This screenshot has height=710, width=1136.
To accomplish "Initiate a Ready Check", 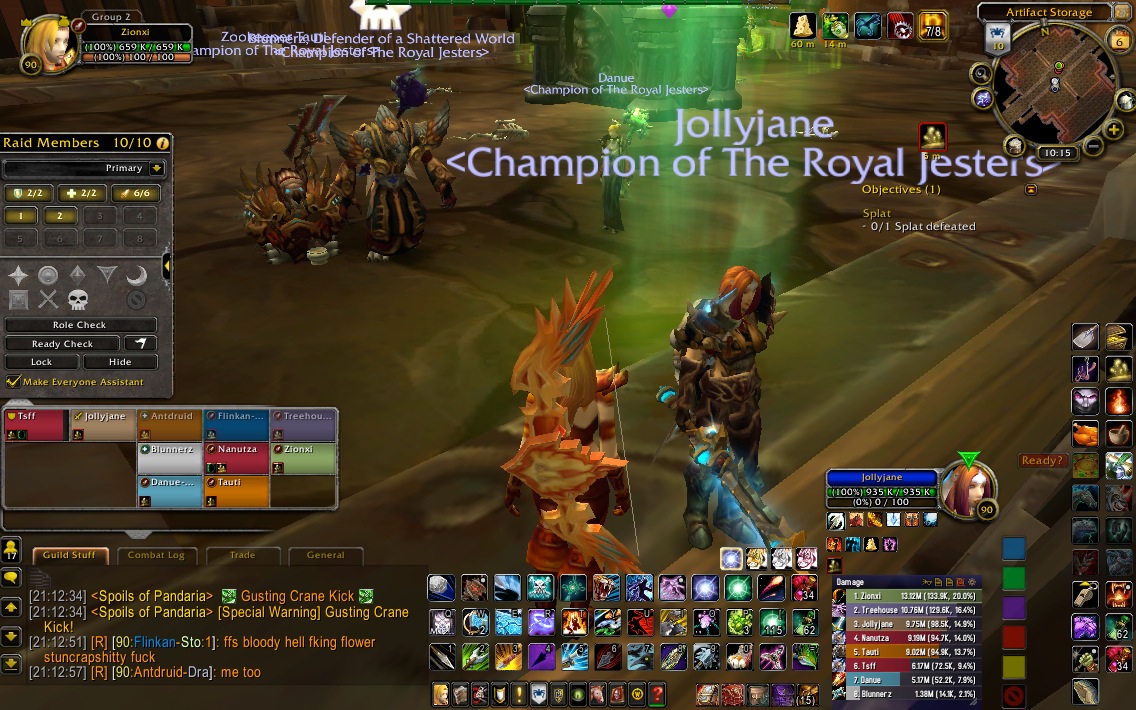I will 62,344.
